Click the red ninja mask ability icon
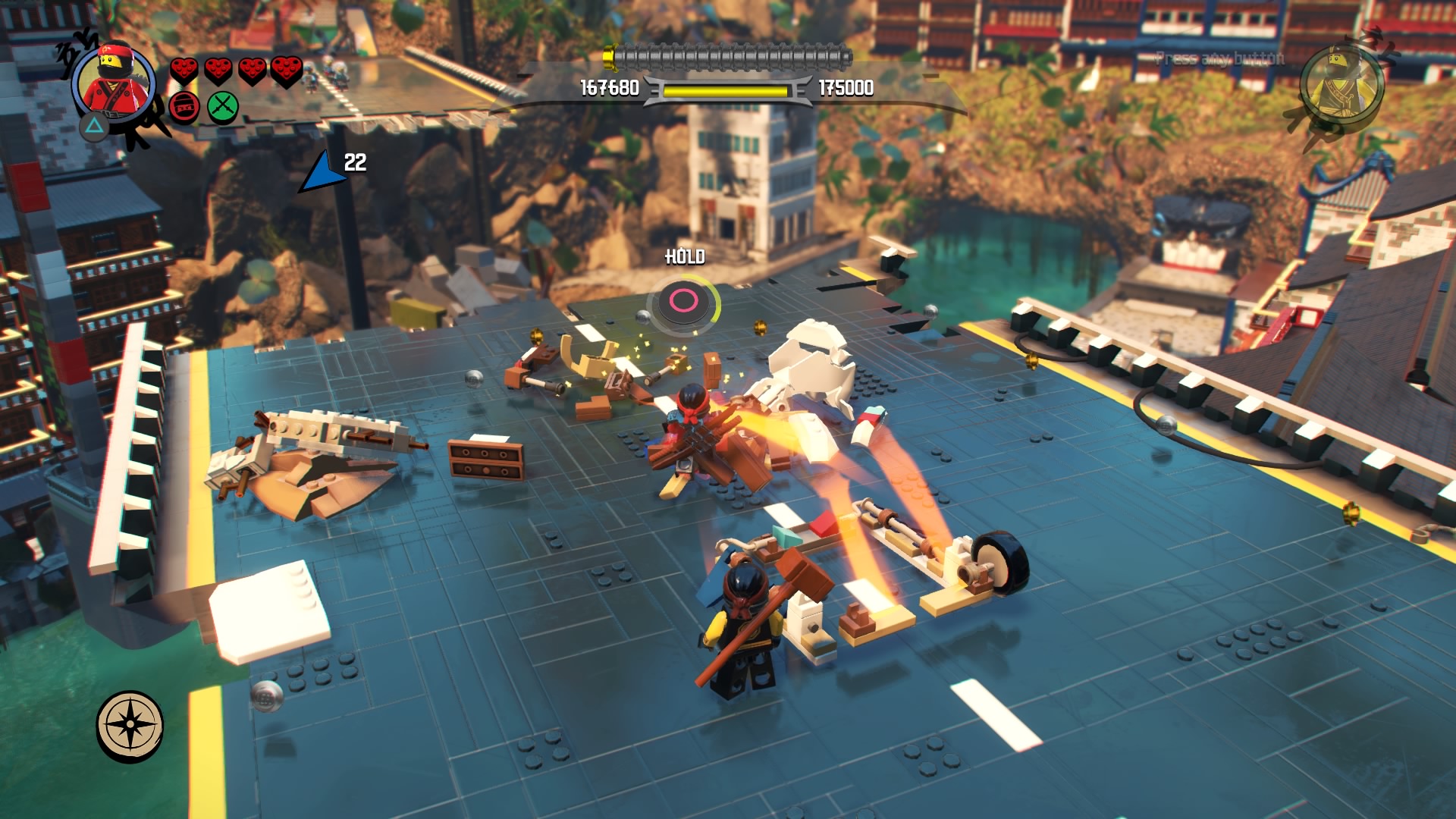 pos(184,108)
